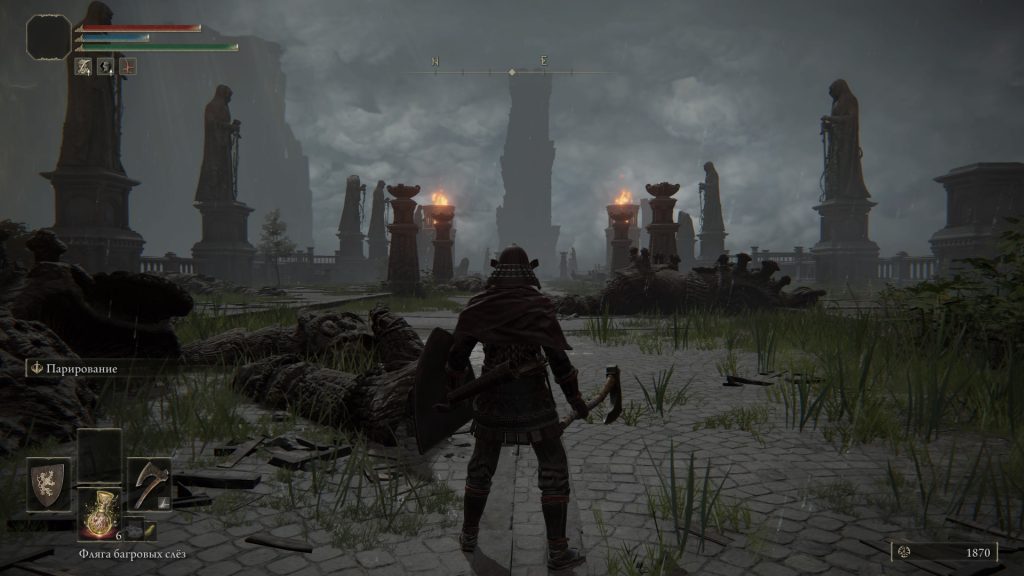This screenshot has height=576, width=1024.
Task: Select the swirling middle status effect icon
Action: point(106,66)
